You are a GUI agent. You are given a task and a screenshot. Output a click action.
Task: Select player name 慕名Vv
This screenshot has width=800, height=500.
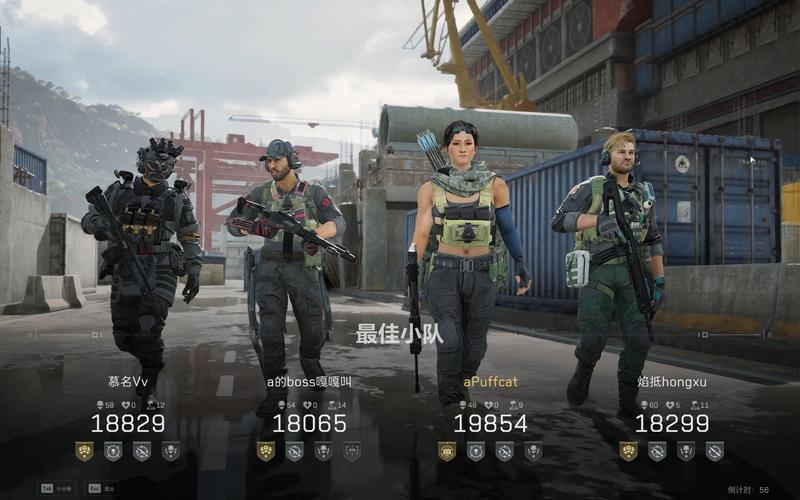pyautogui.click(x=128, y=381)
